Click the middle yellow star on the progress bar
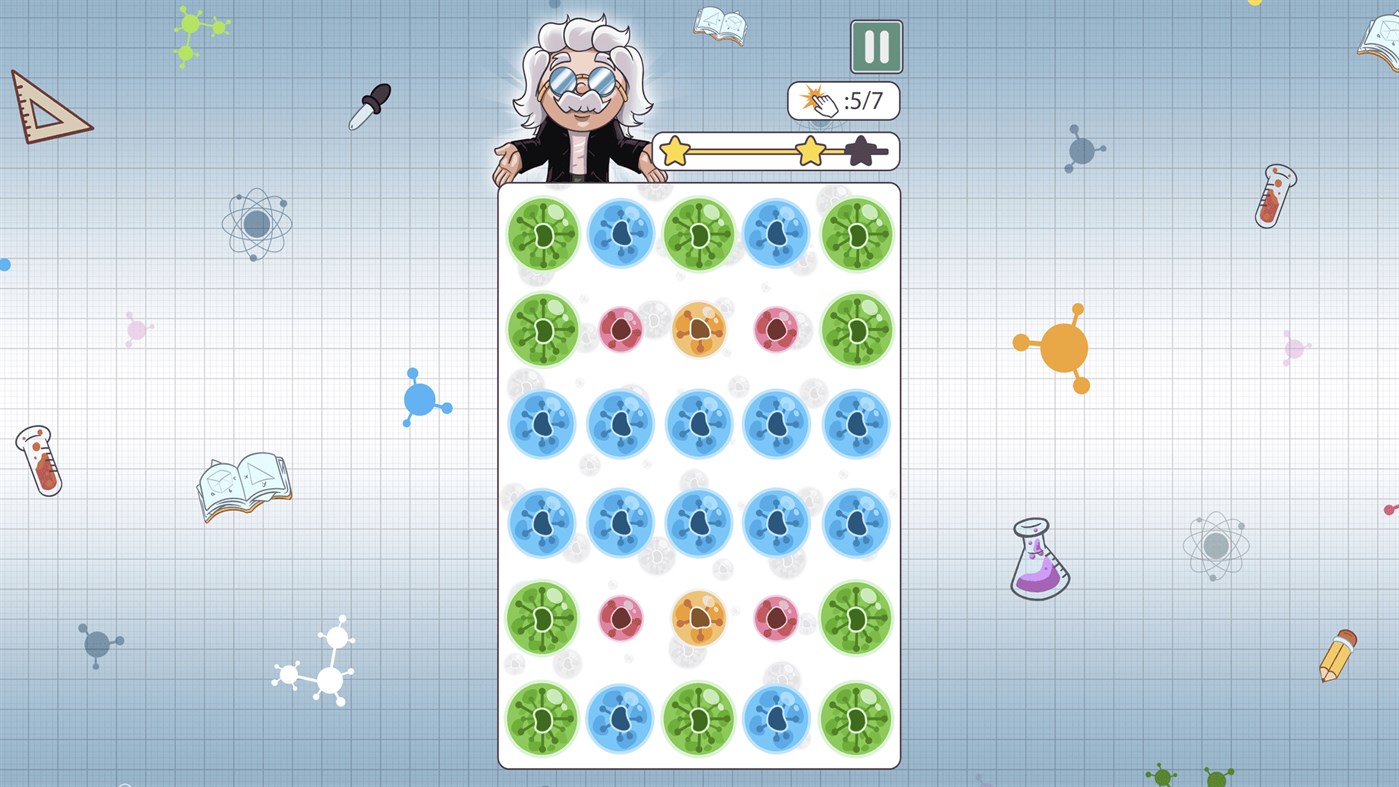Image resolution: width=1399 pixels, height=787 pixels. pos(810,150)
